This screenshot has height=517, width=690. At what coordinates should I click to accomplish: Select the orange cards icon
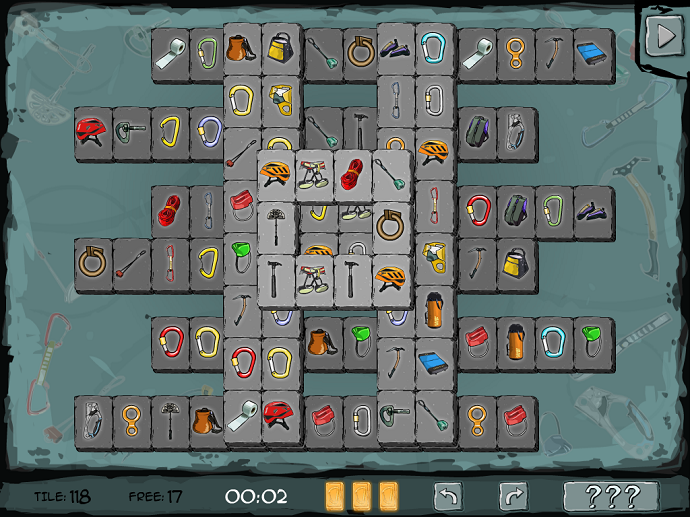click(361, 496)
